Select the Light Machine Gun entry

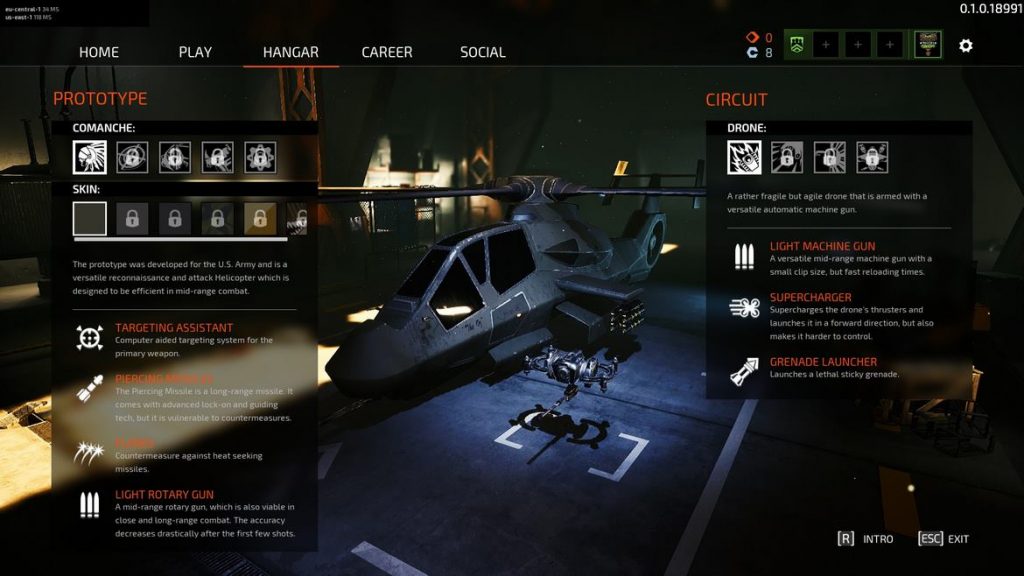822,246
